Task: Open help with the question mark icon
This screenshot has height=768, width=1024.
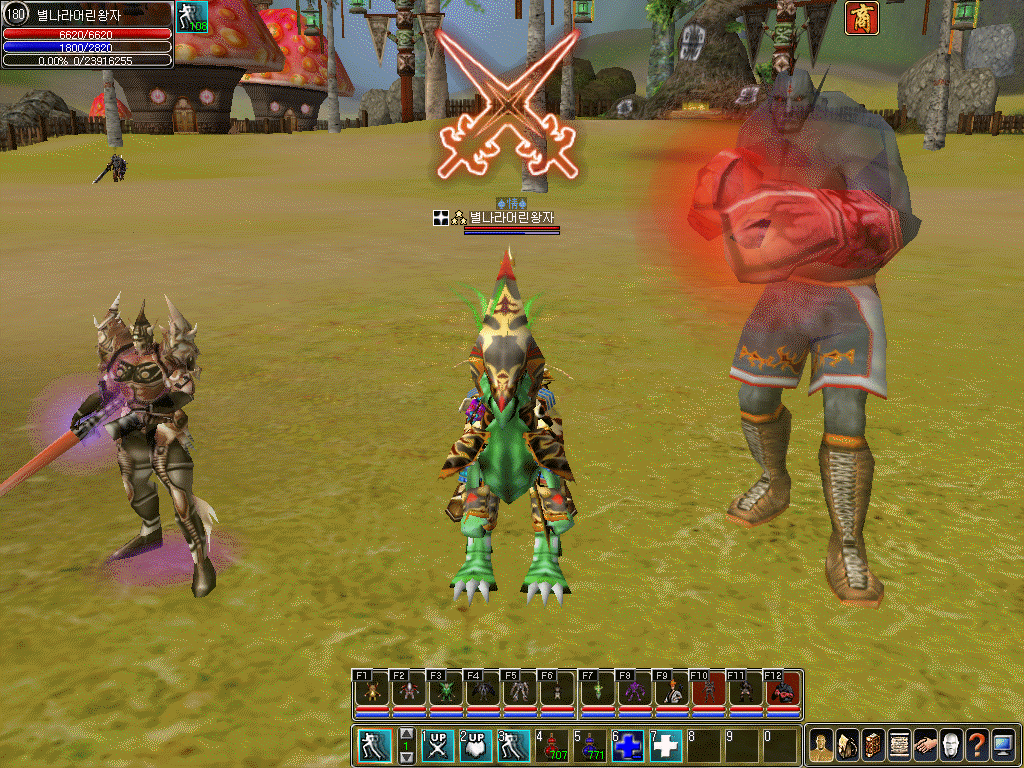Action: [x=976, y=746]
